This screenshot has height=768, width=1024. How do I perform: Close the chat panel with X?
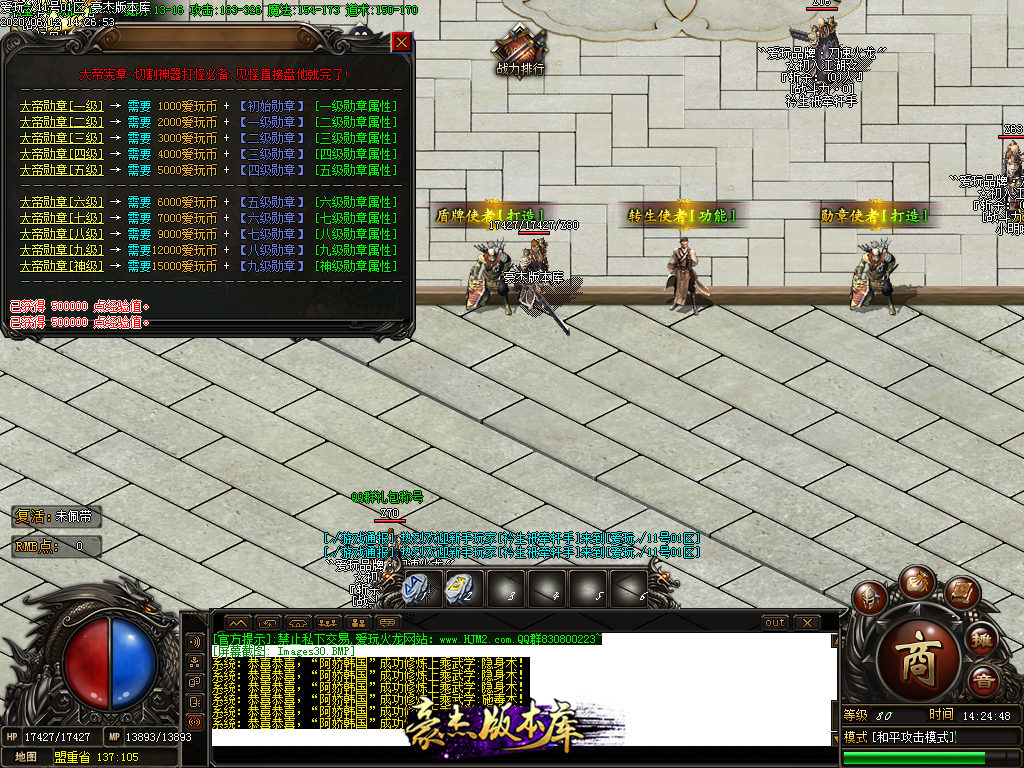pyautogui.click(x=807, y=623)
